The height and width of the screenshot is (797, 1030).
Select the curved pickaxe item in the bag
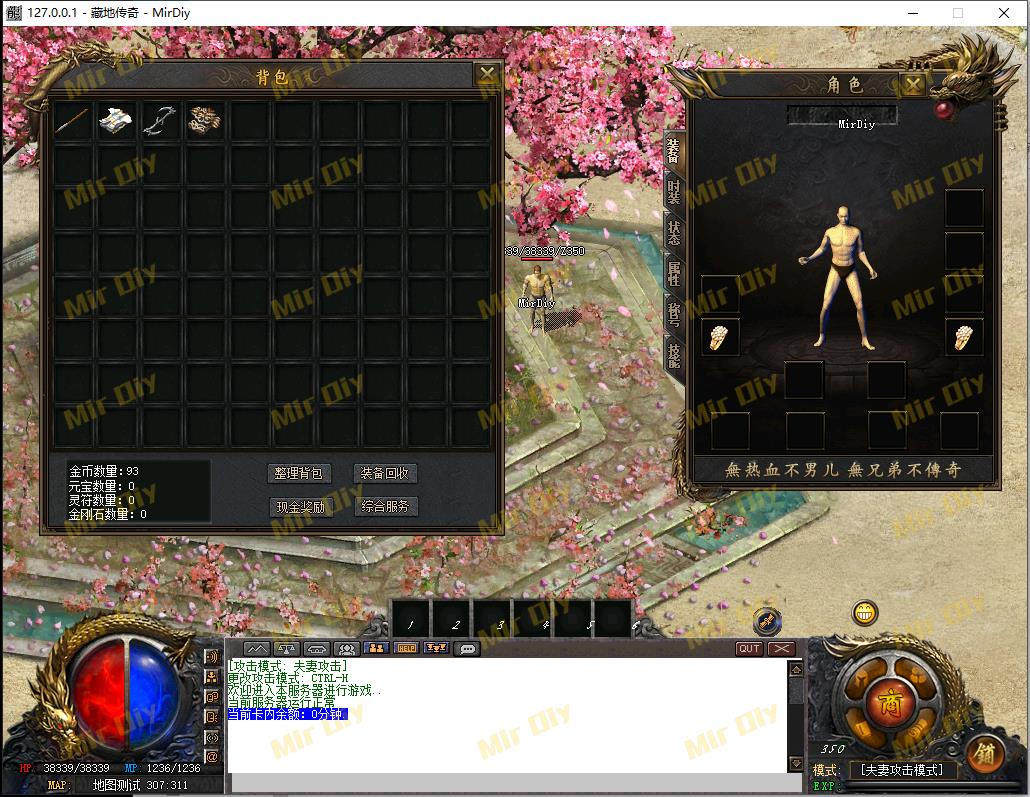tap(160, 121)
